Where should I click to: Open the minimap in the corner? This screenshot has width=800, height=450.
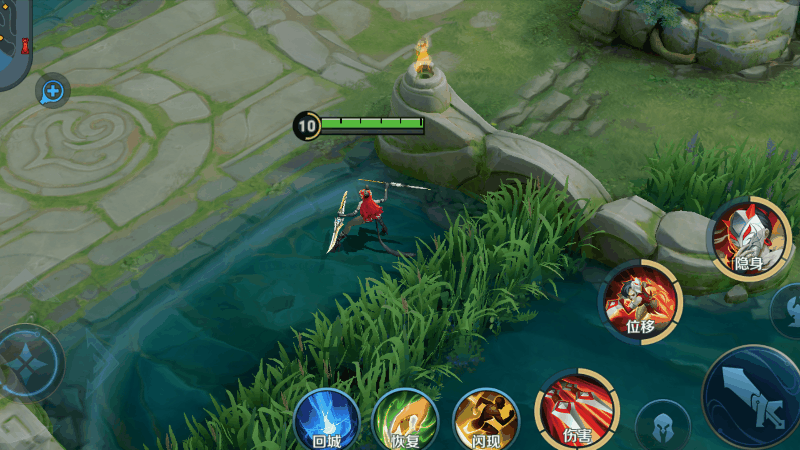click(14, 42)
